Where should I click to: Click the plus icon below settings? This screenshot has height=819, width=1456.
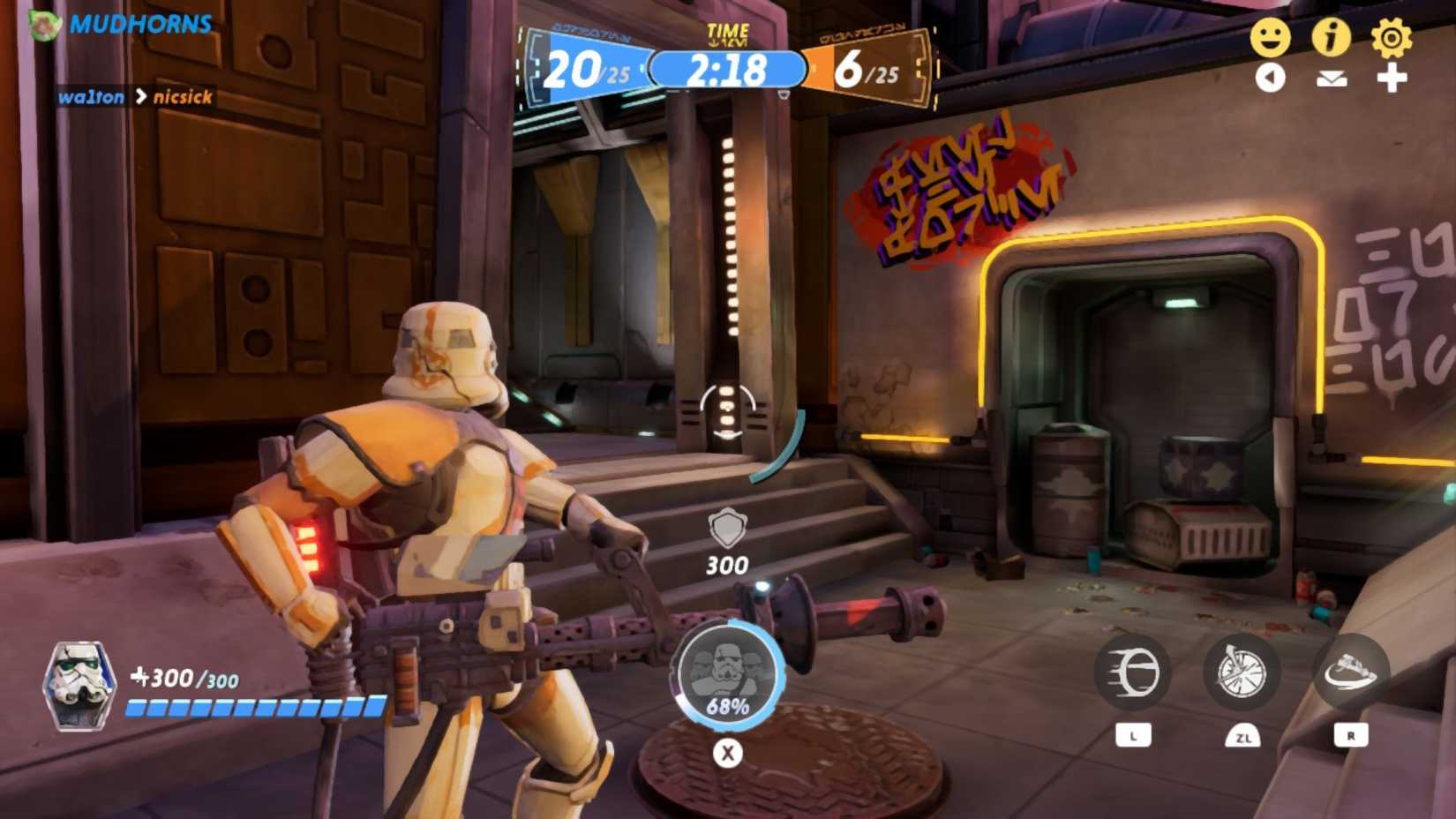pos(1392,79)
